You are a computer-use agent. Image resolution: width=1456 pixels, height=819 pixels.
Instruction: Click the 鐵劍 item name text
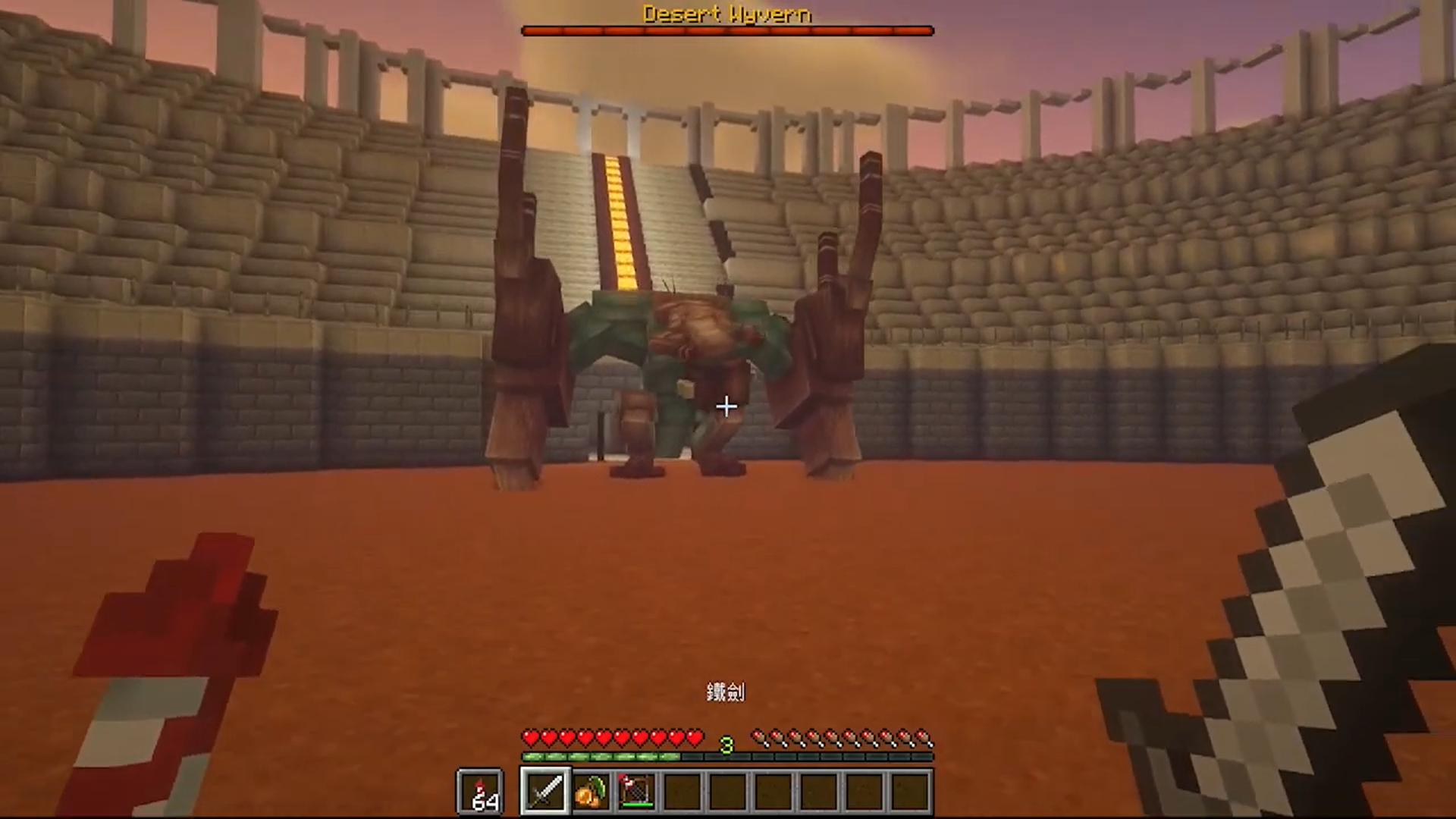[726, 692]
